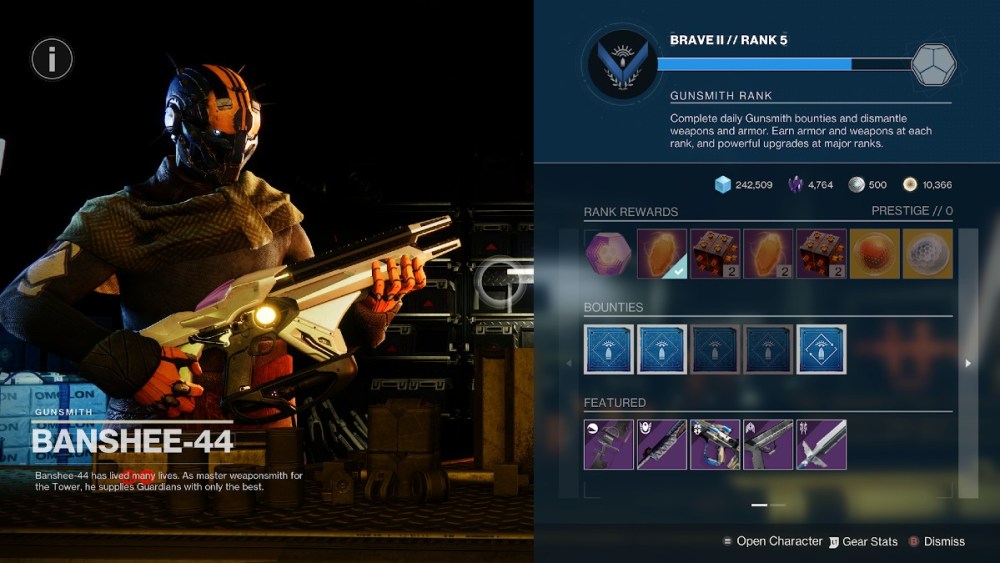1000x563 pixels.
Task: Select the purple engram rank reward
Action: pyautogui.click(x=609, y=254)
